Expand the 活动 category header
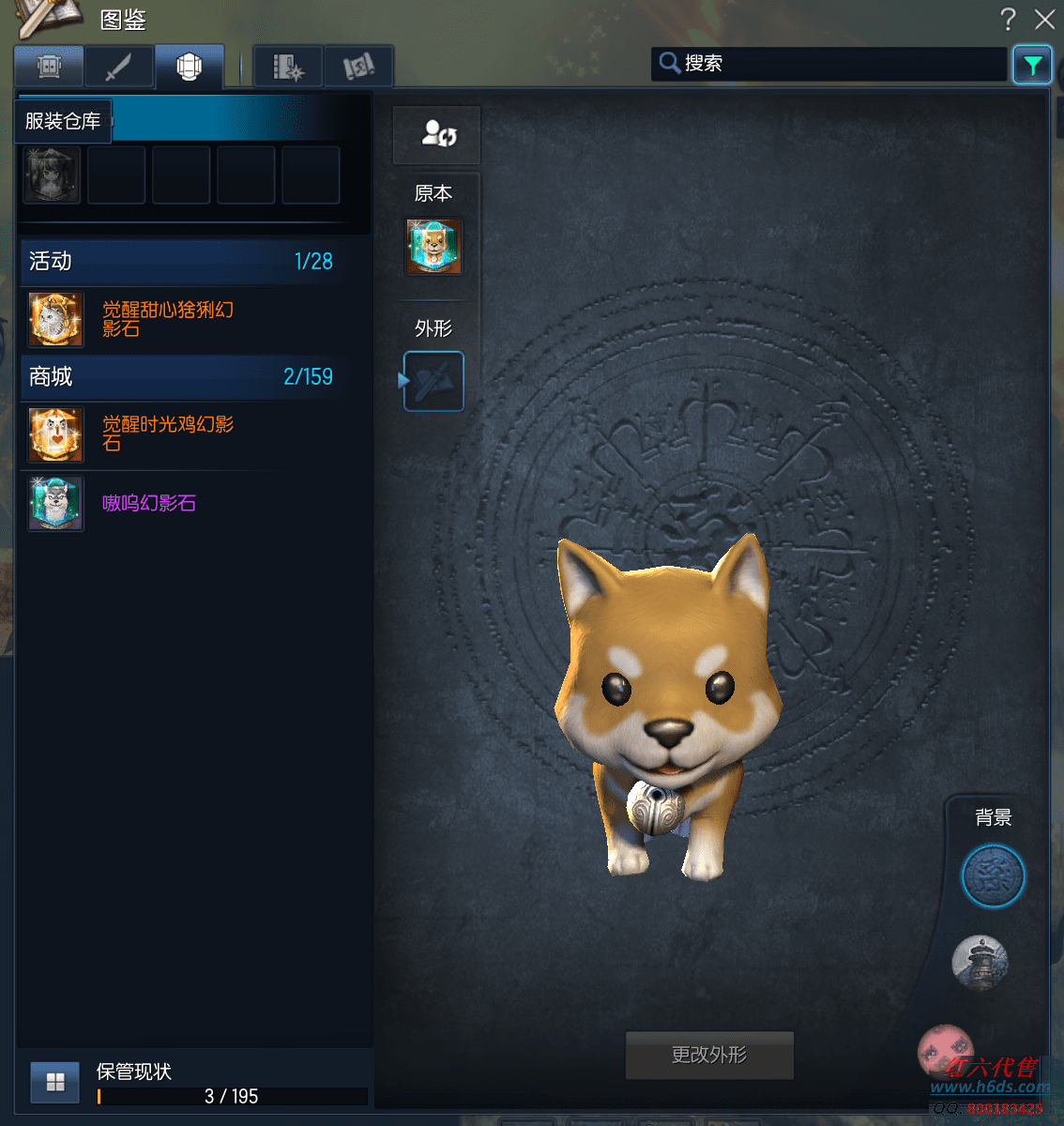 (182, 262)
